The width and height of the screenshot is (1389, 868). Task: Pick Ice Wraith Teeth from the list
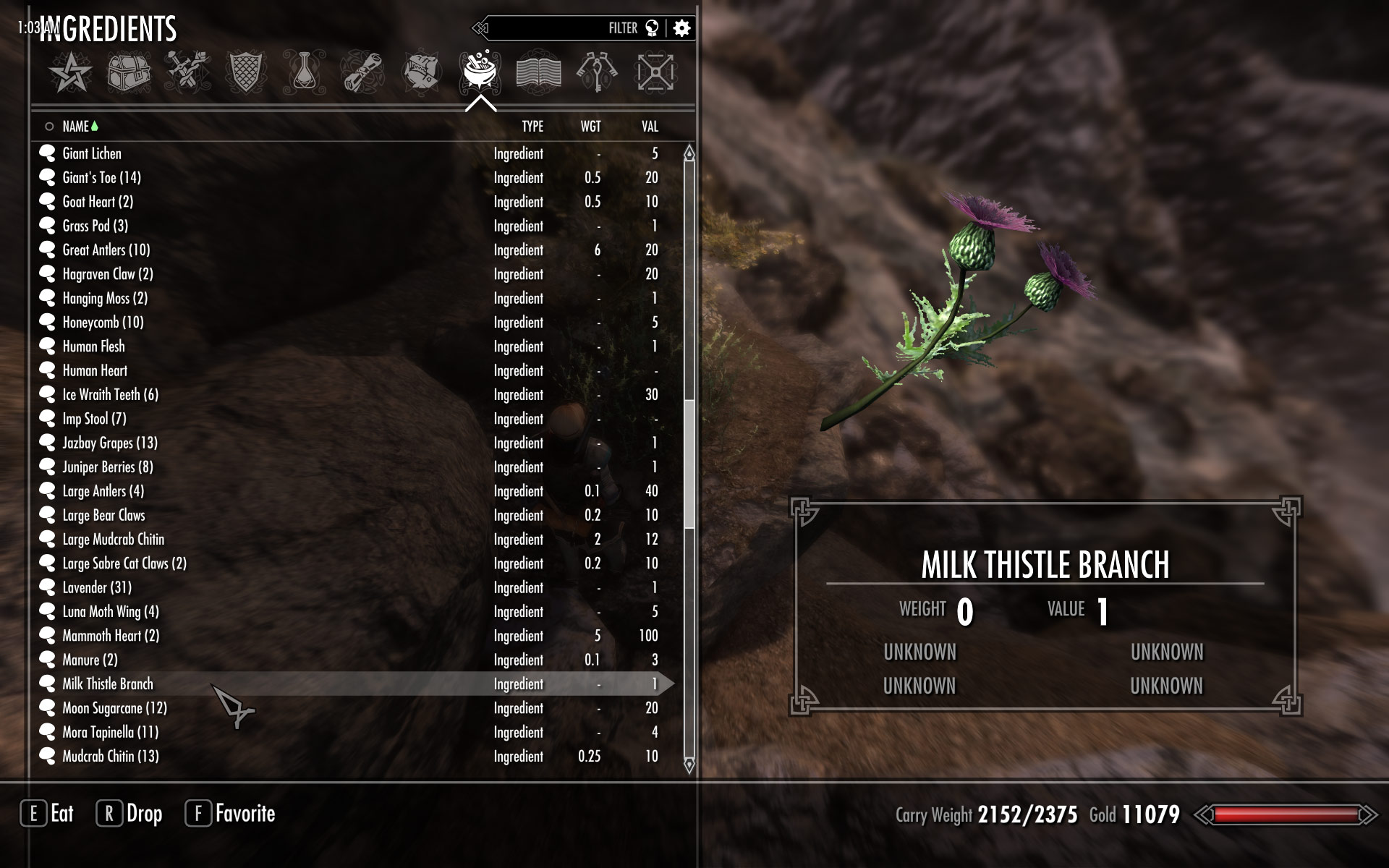[x=110, y=395]
